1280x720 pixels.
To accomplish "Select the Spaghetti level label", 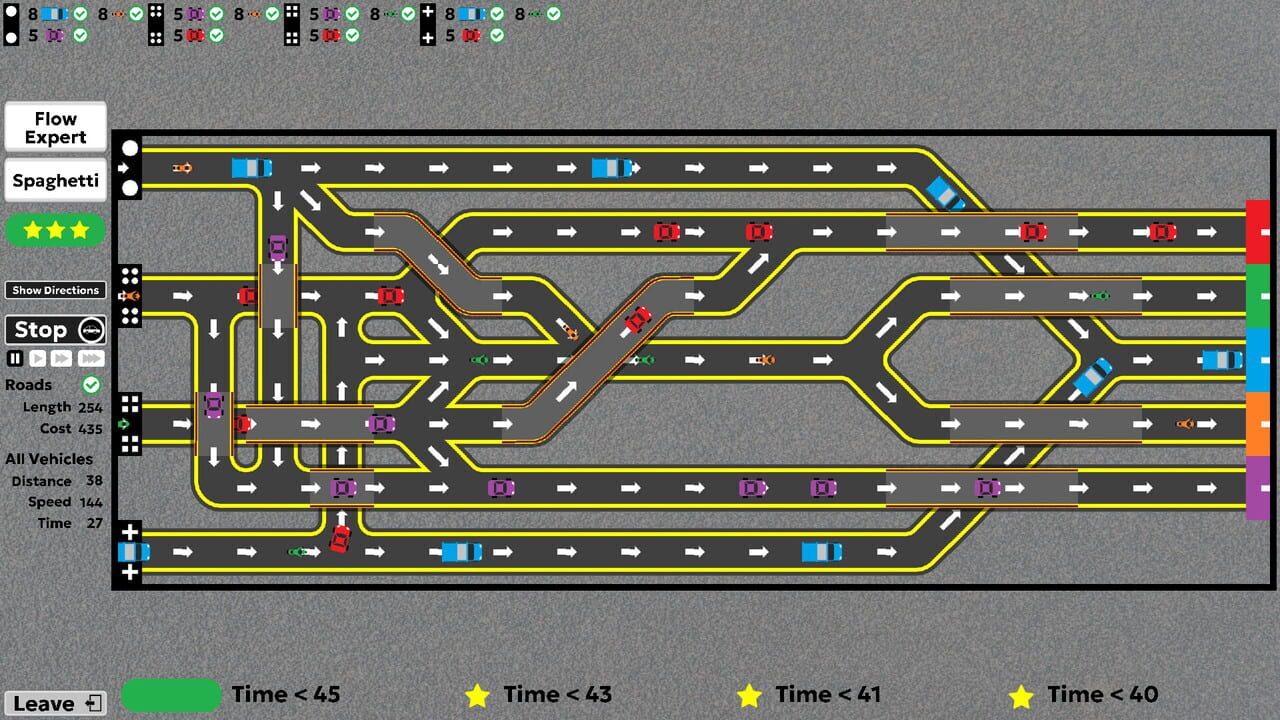I will tap(55, 180).
